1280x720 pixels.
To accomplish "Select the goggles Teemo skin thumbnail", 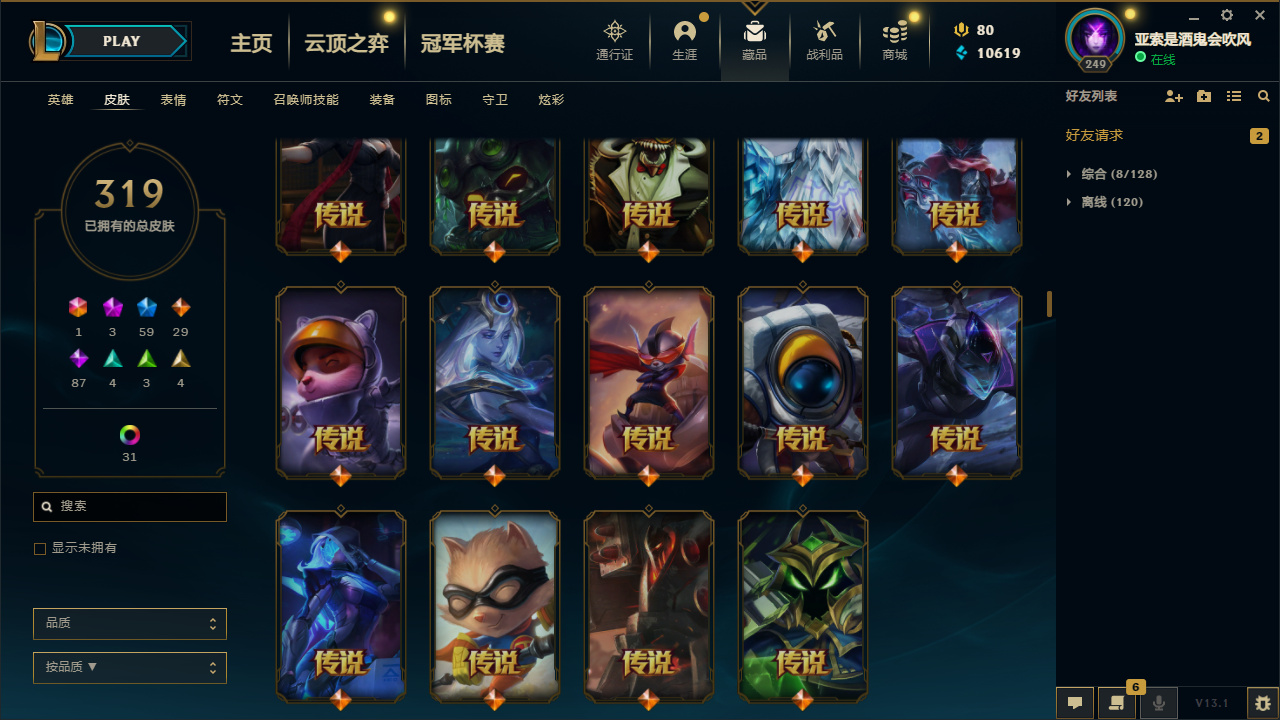I will pyautogui.click(x=494, y=606).
